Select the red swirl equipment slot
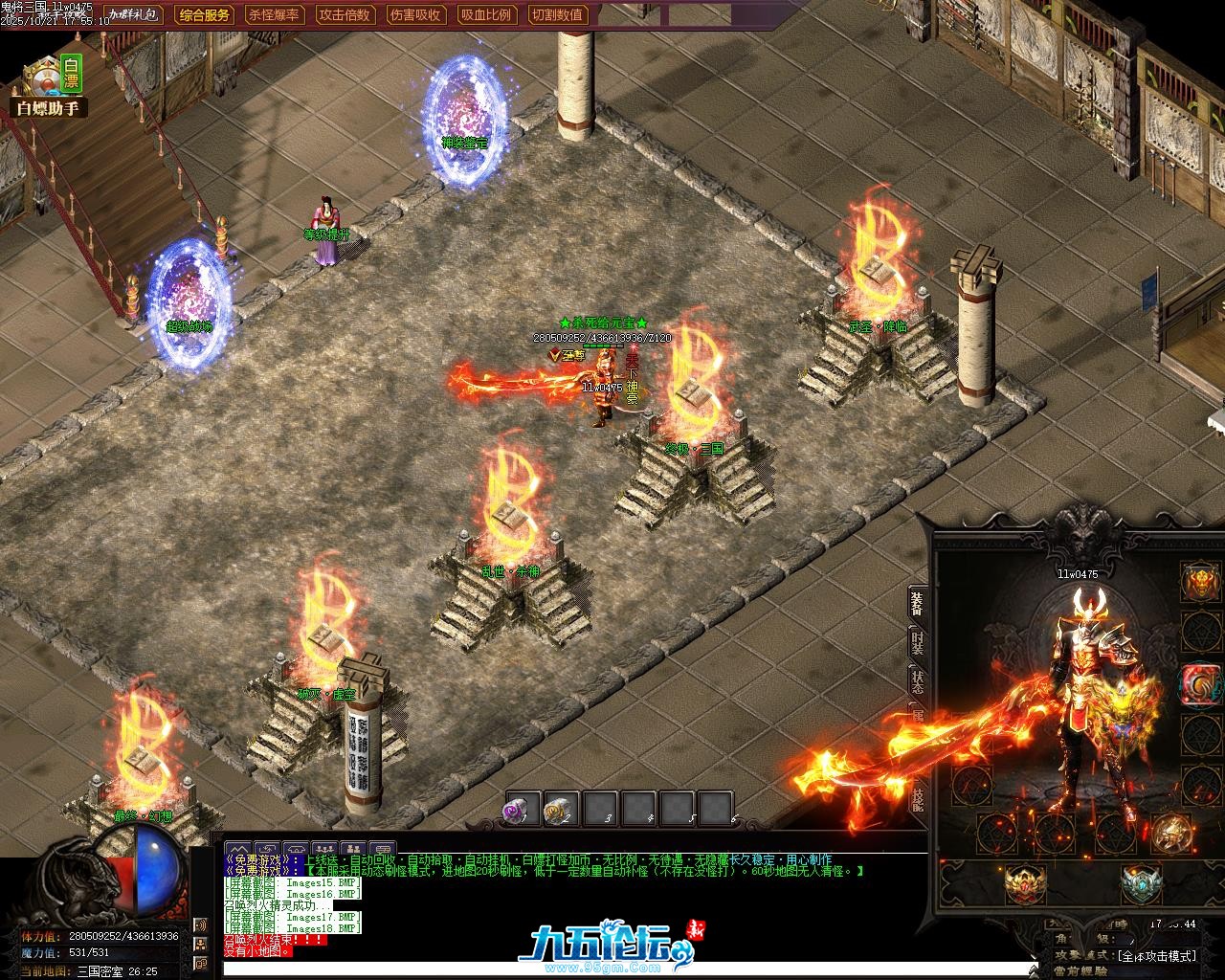The width and height of the screenshot is (1225, 980). point(1200,683)
